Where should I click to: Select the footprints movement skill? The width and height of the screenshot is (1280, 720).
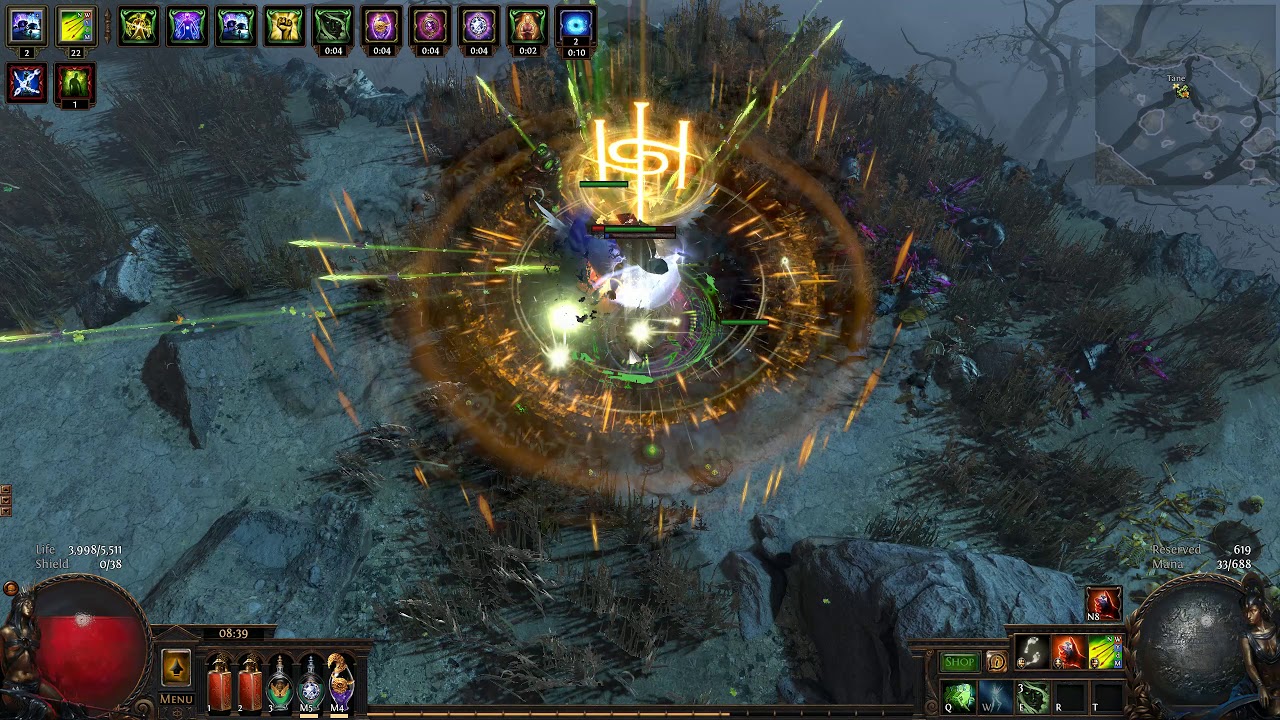[1032, 652]
